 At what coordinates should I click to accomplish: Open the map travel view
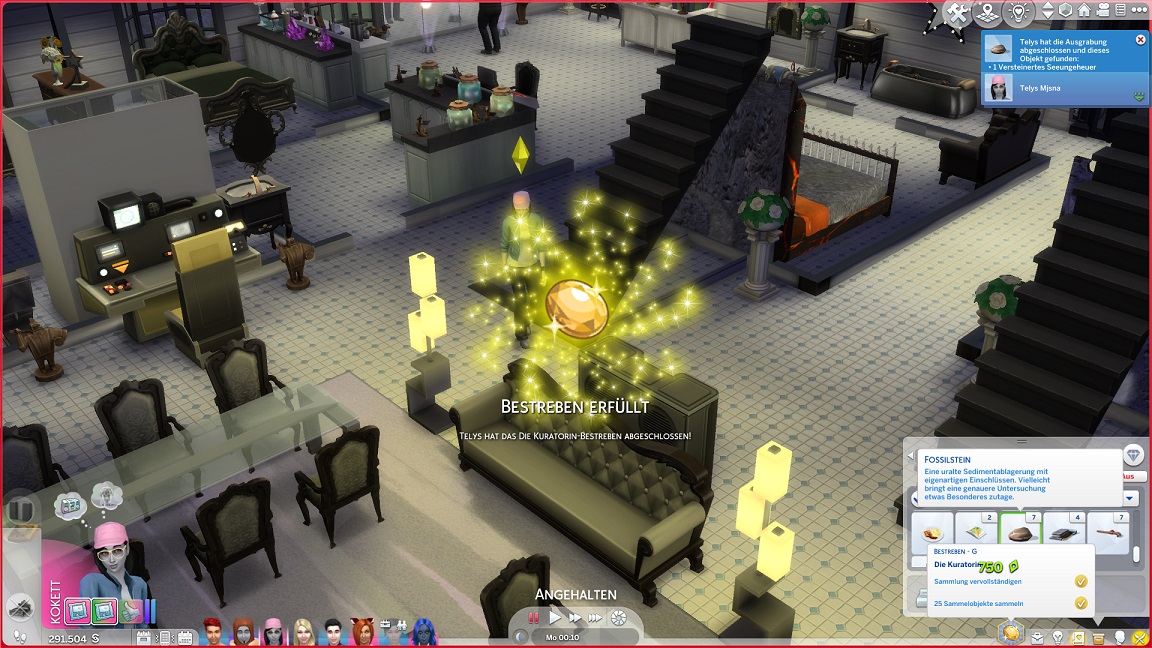click(x=988, y=12)
